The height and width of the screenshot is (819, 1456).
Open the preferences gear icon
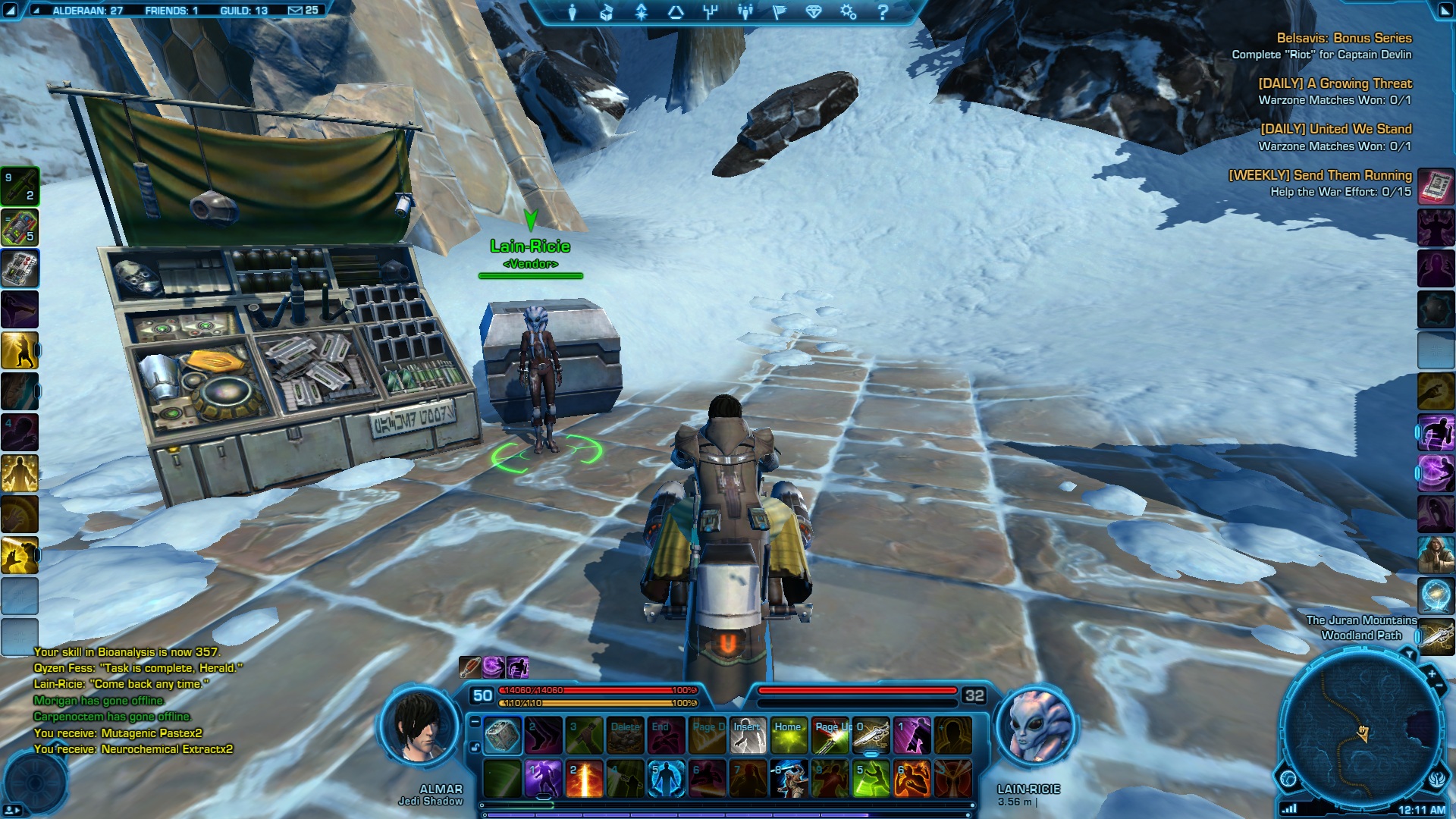[x=848, y=12]
